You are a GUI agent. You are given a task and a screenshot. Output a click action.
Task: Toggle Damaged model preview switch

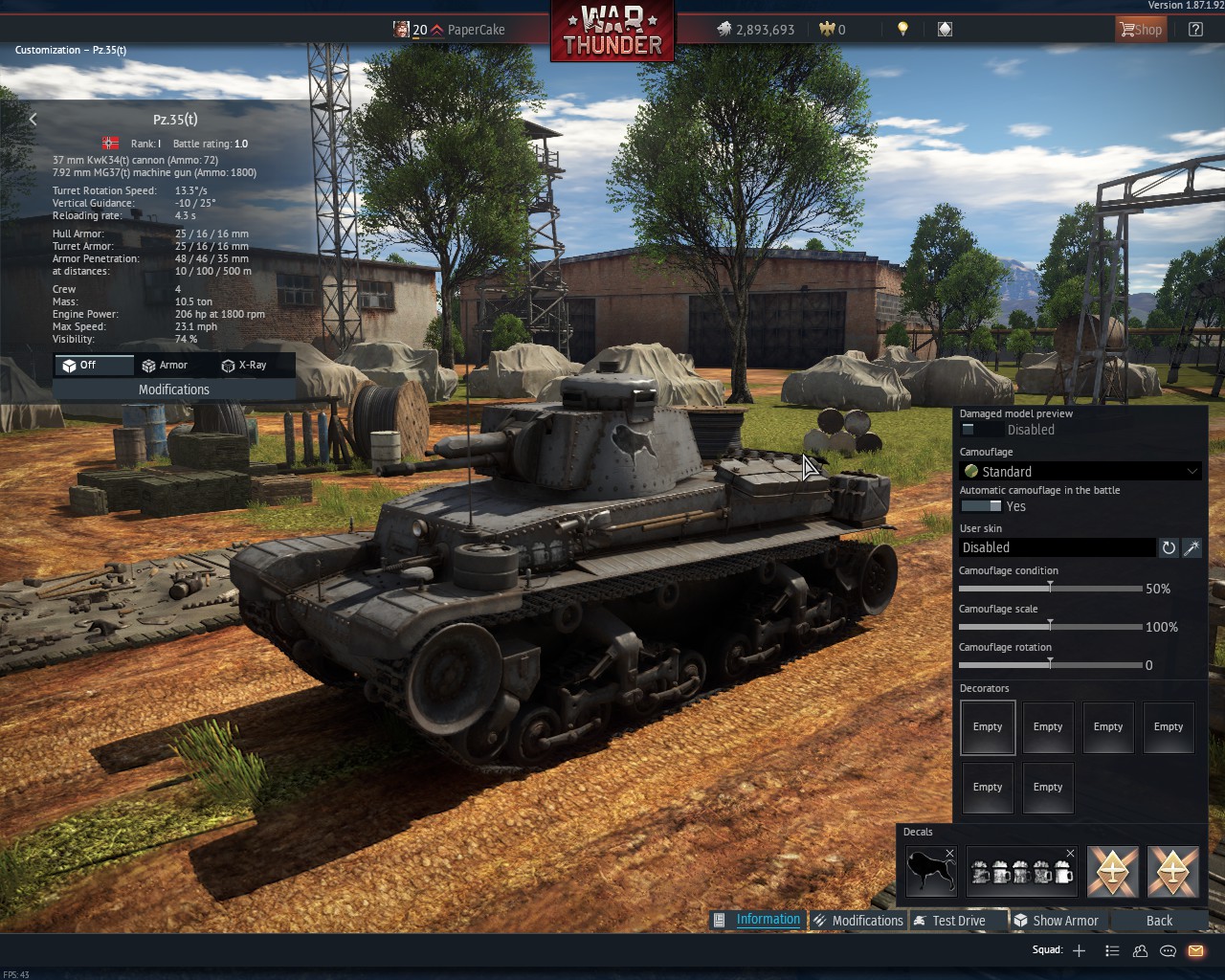point(981,430)
